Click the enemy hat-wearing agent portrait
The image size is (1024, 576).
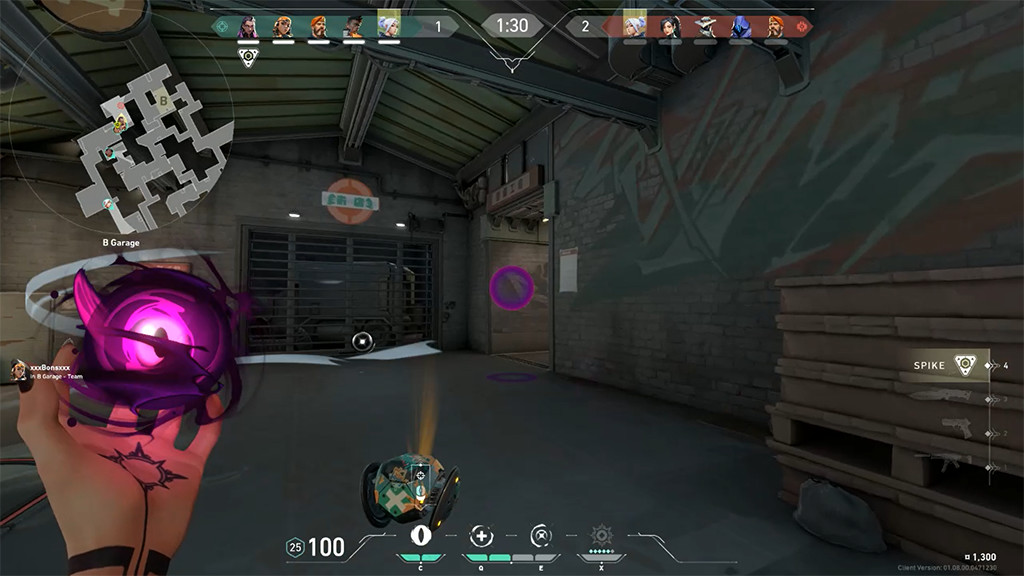[x=706, y=27]
